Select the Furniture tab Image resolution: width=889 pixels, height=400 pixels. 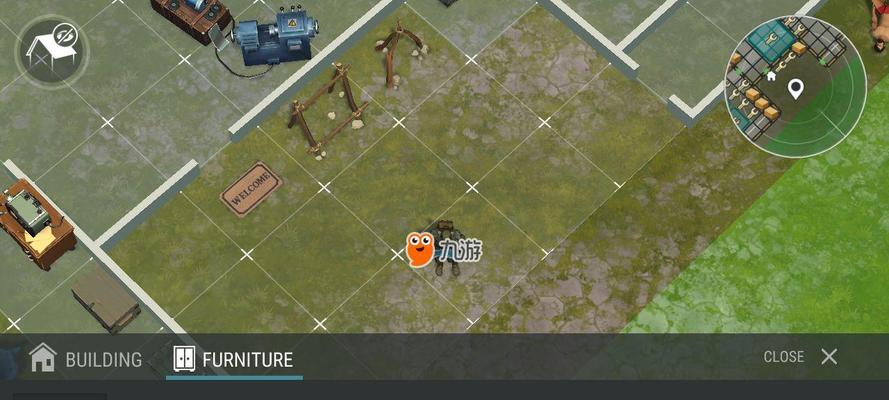(x=234, y=358)
